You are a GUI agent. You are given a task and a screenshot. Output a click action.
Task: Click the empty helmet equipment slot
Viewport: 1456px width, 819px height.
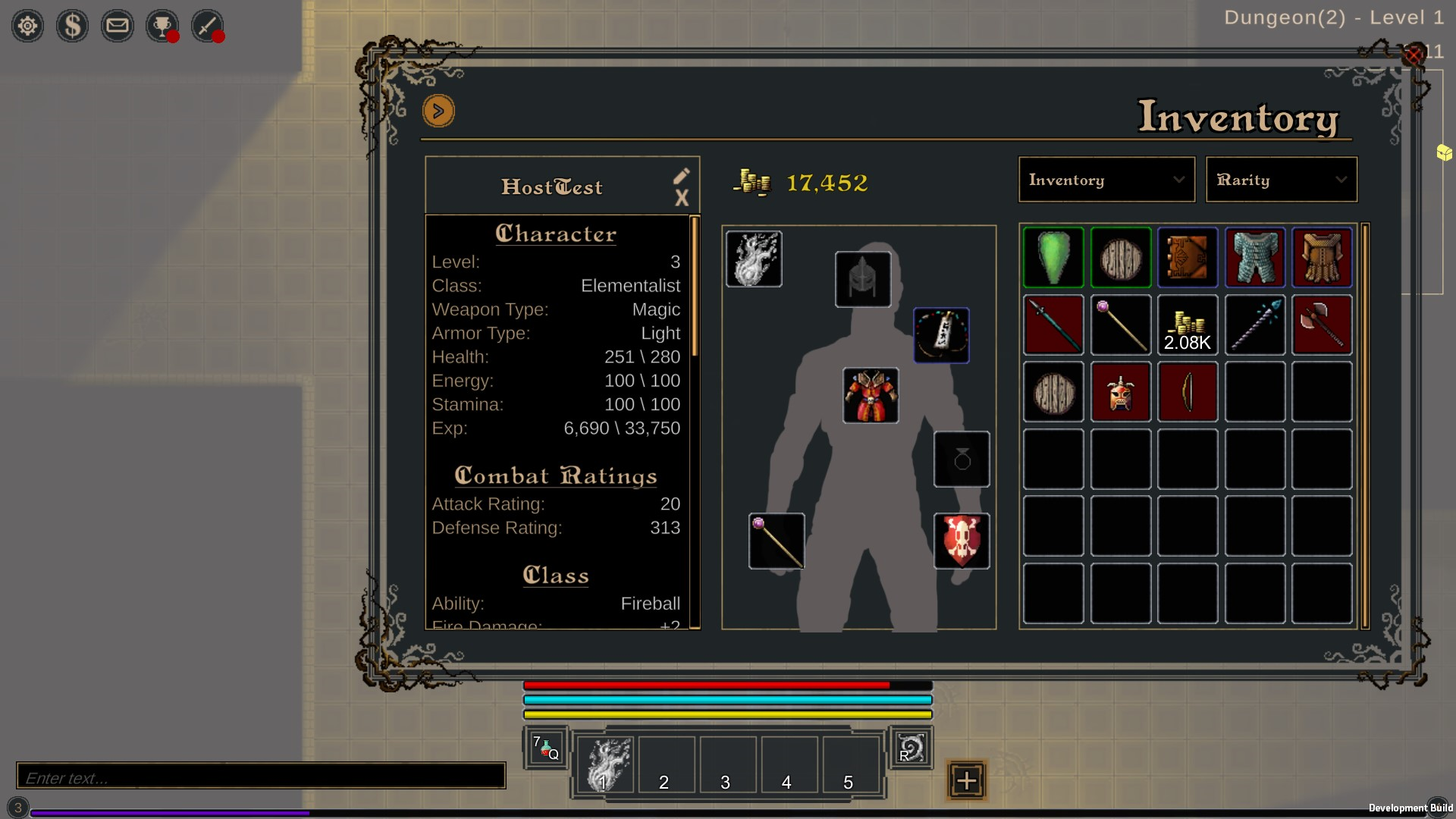point(863,279)
